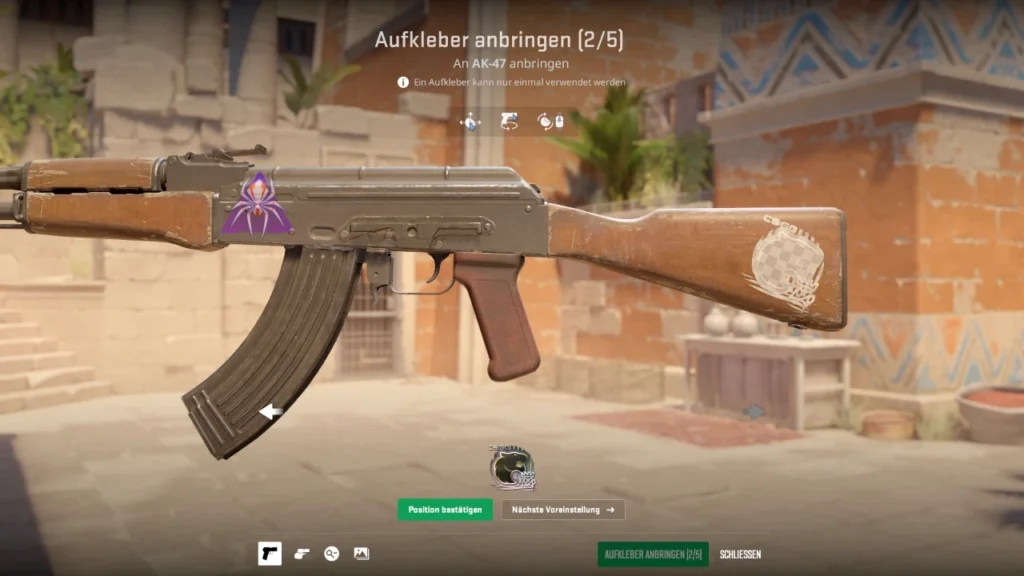
Task: Open the picture background icon
Action: (x=361, y=554)
